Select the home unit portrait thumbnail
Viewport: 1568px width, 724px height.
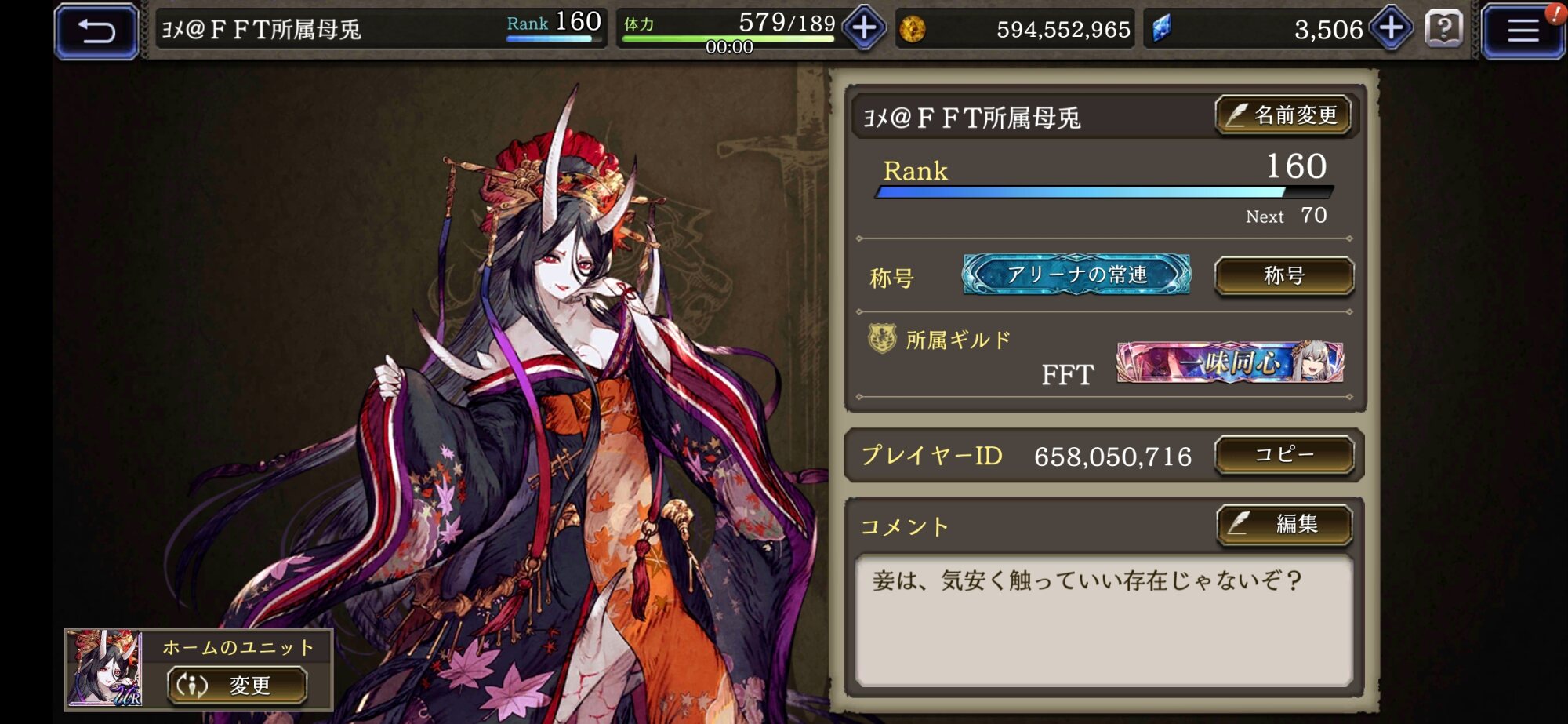(x=104, y=668)
